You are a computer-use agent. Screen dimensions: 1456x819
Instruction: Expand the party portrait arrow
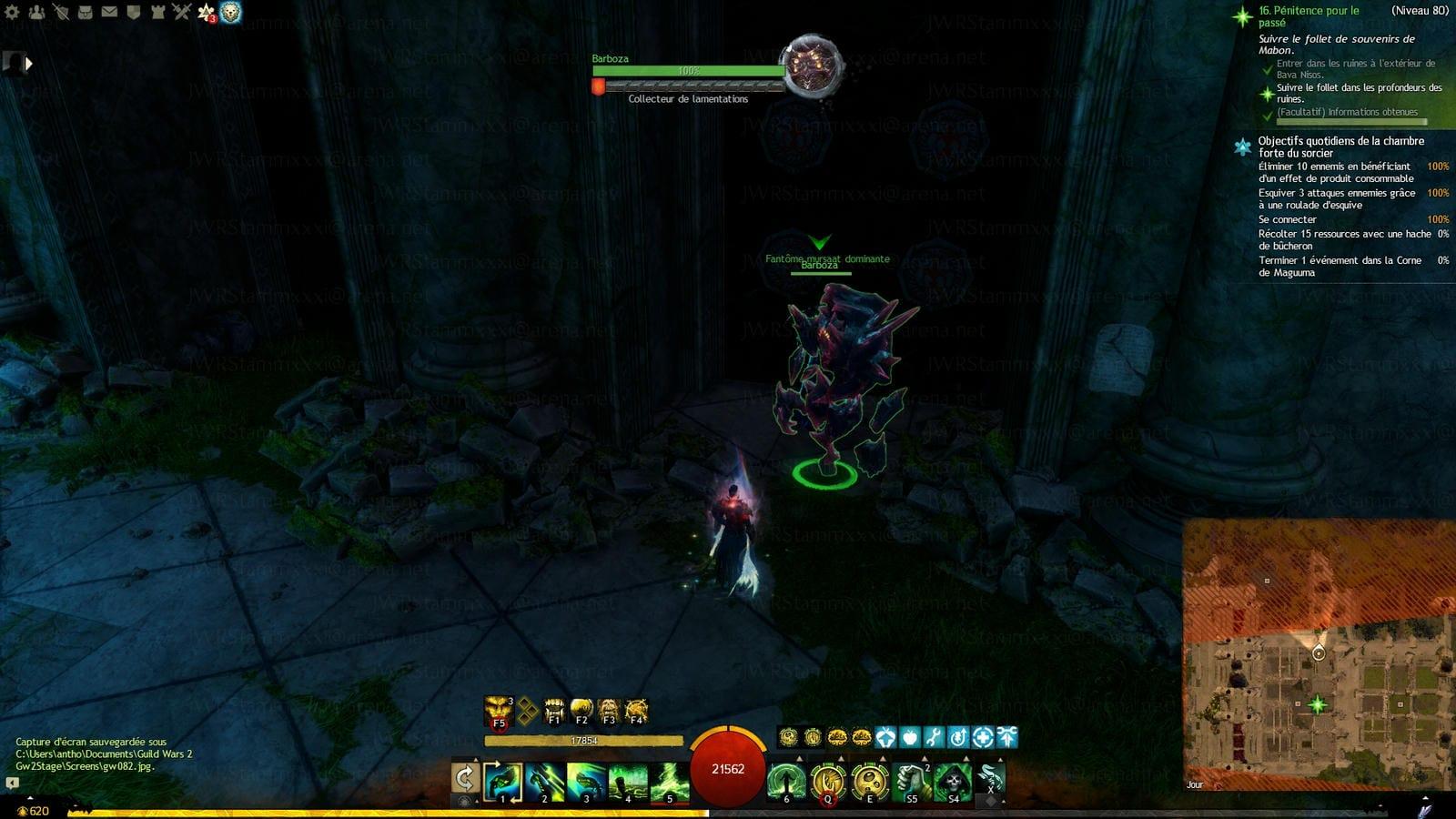(x=28, y=63)
